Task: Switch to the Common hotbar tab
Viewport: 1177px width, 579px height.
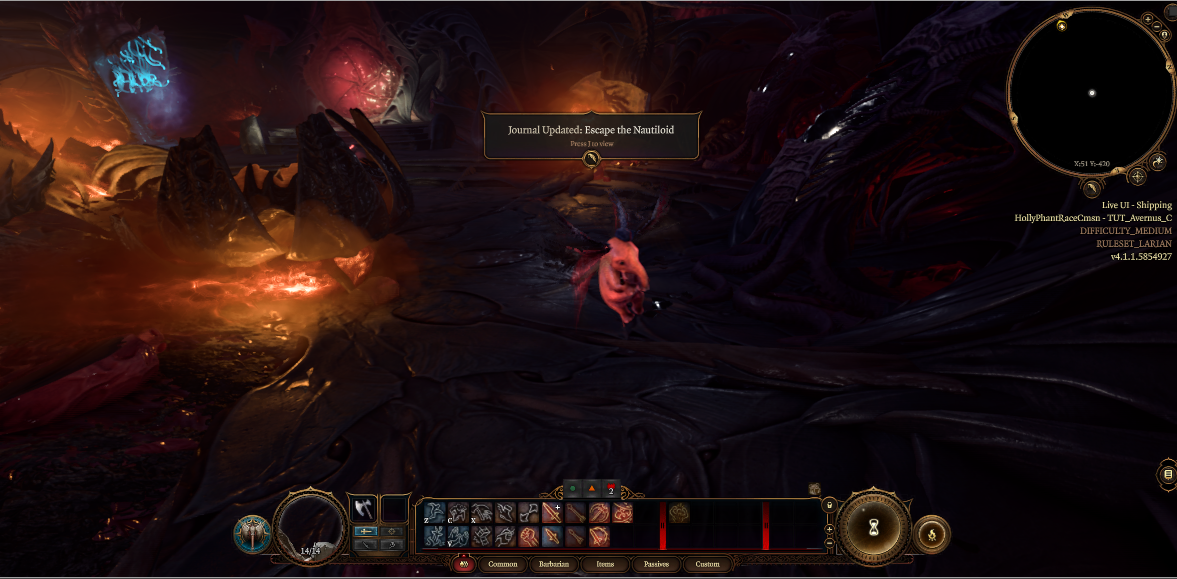Action: pos(503,564)
